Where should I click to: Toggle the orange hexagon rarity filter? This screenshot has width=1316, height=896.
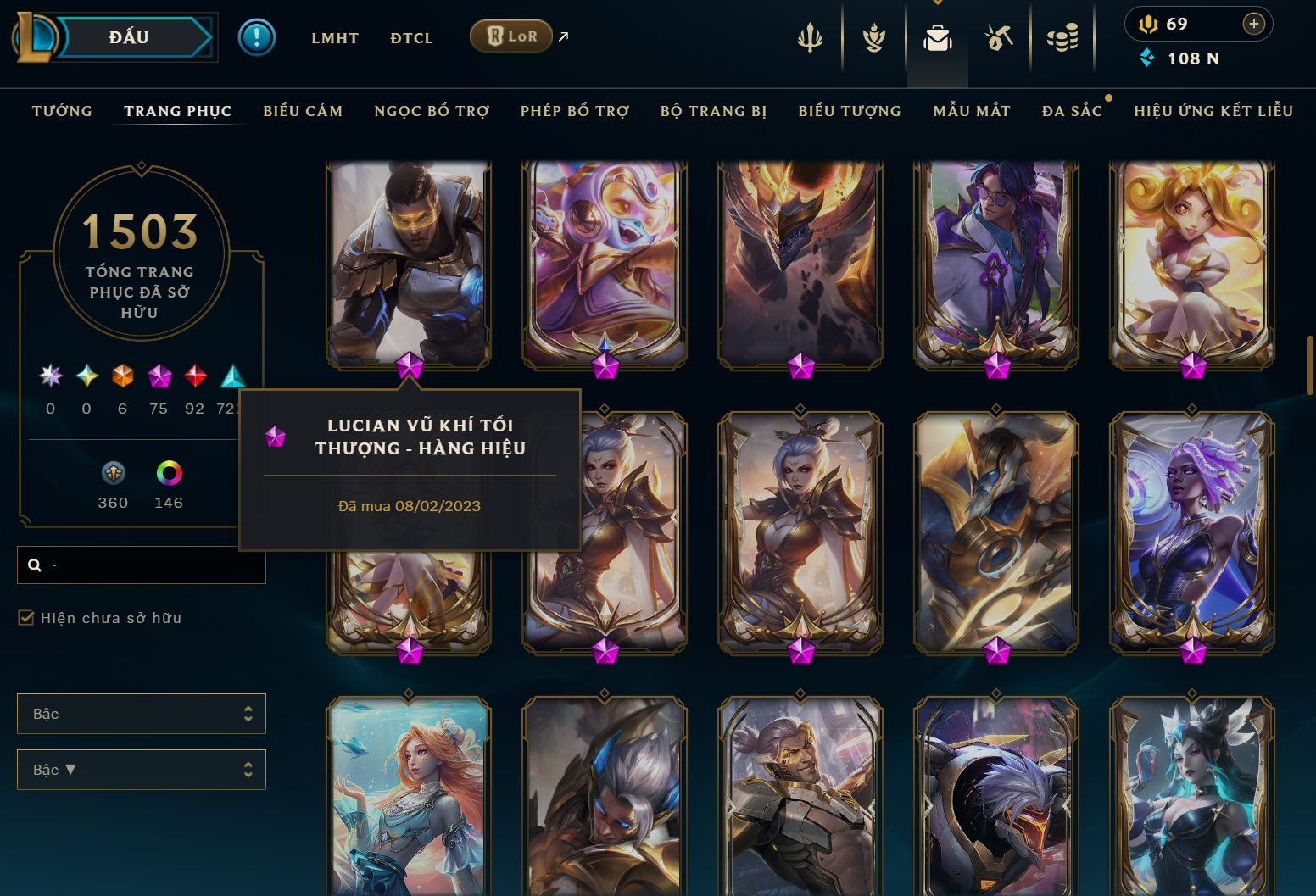[122, 376]
